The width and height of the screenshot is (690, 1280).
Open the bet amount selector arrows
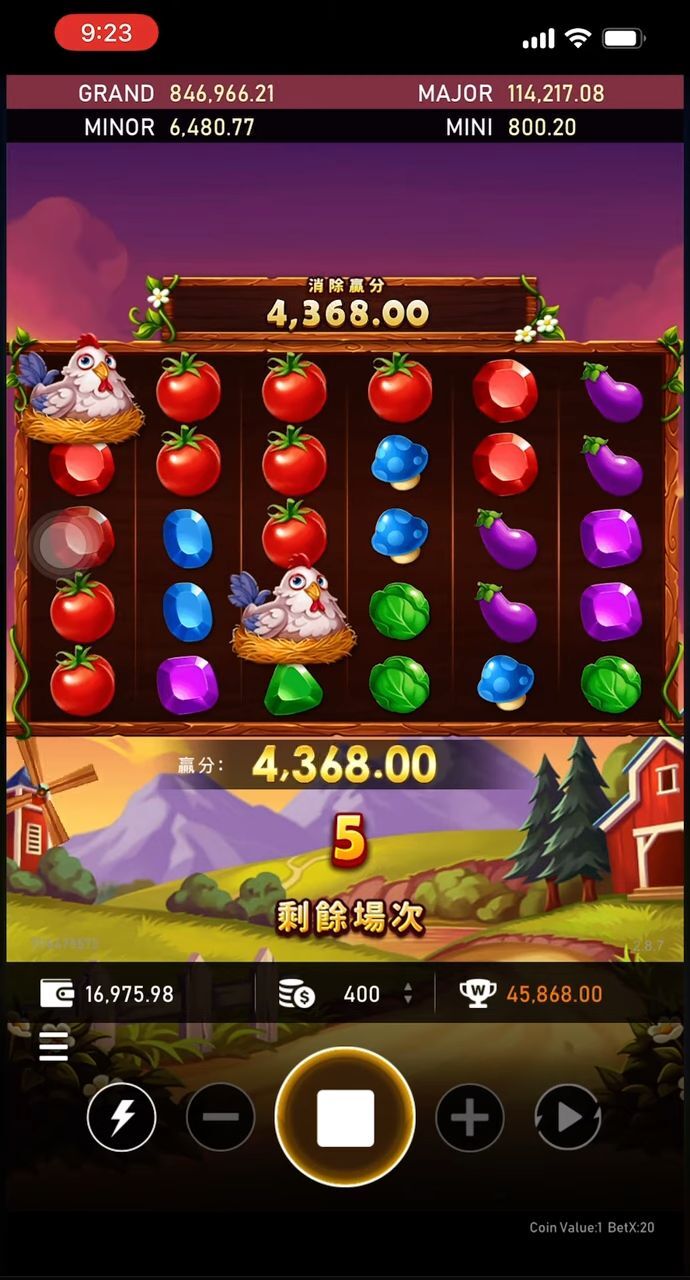[x=407, y=993]
